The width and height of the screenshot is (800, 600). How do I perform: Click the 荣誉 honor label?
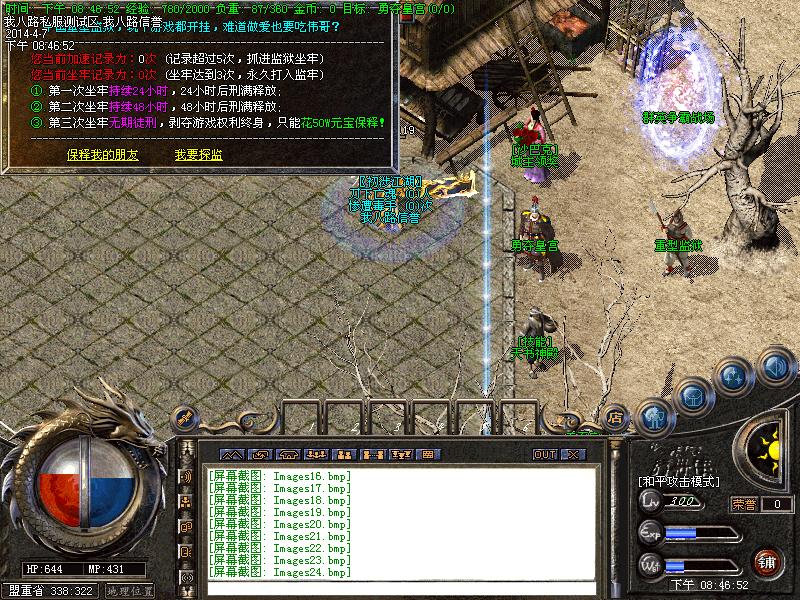pyautogui.click(x=744, y=504)
